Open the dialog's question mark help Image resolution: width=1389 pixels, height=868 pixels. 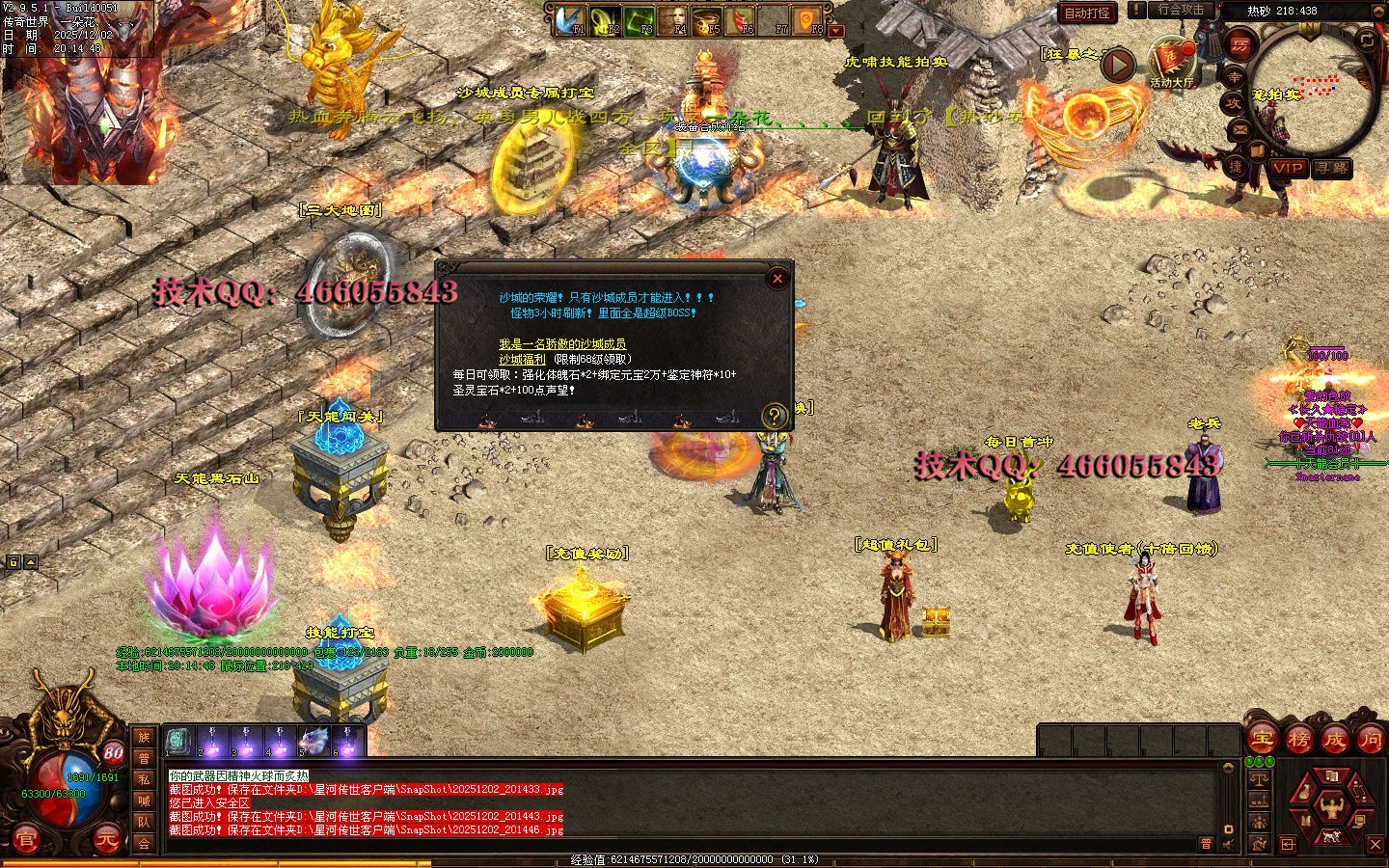click(x=774, y=416)
